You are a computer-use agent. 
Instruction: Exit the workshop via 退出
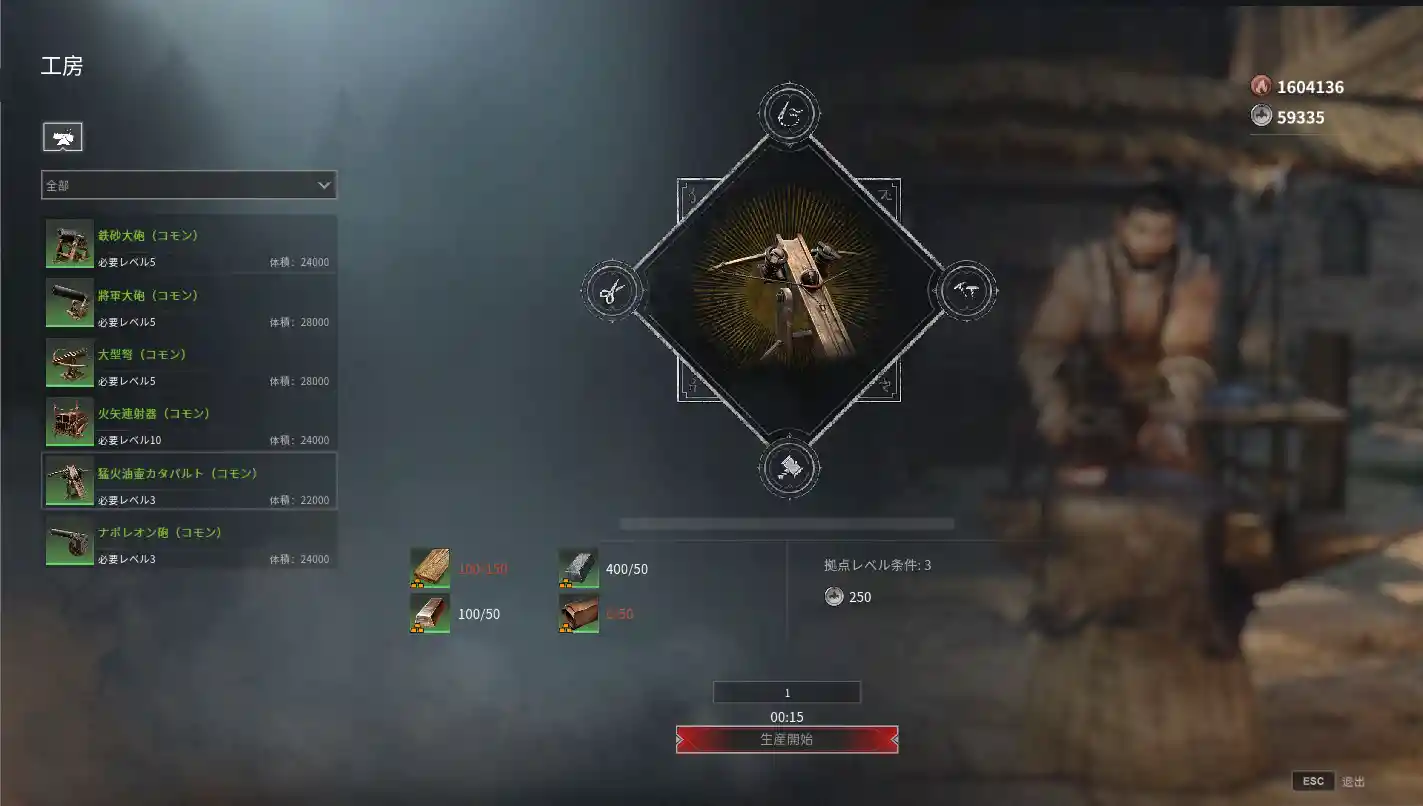click(1329, 781)
